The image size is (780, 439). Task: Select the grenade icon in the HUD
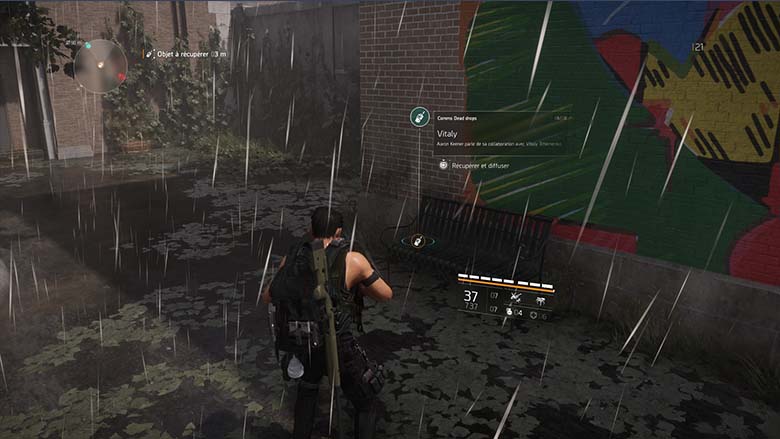[507, 314]
